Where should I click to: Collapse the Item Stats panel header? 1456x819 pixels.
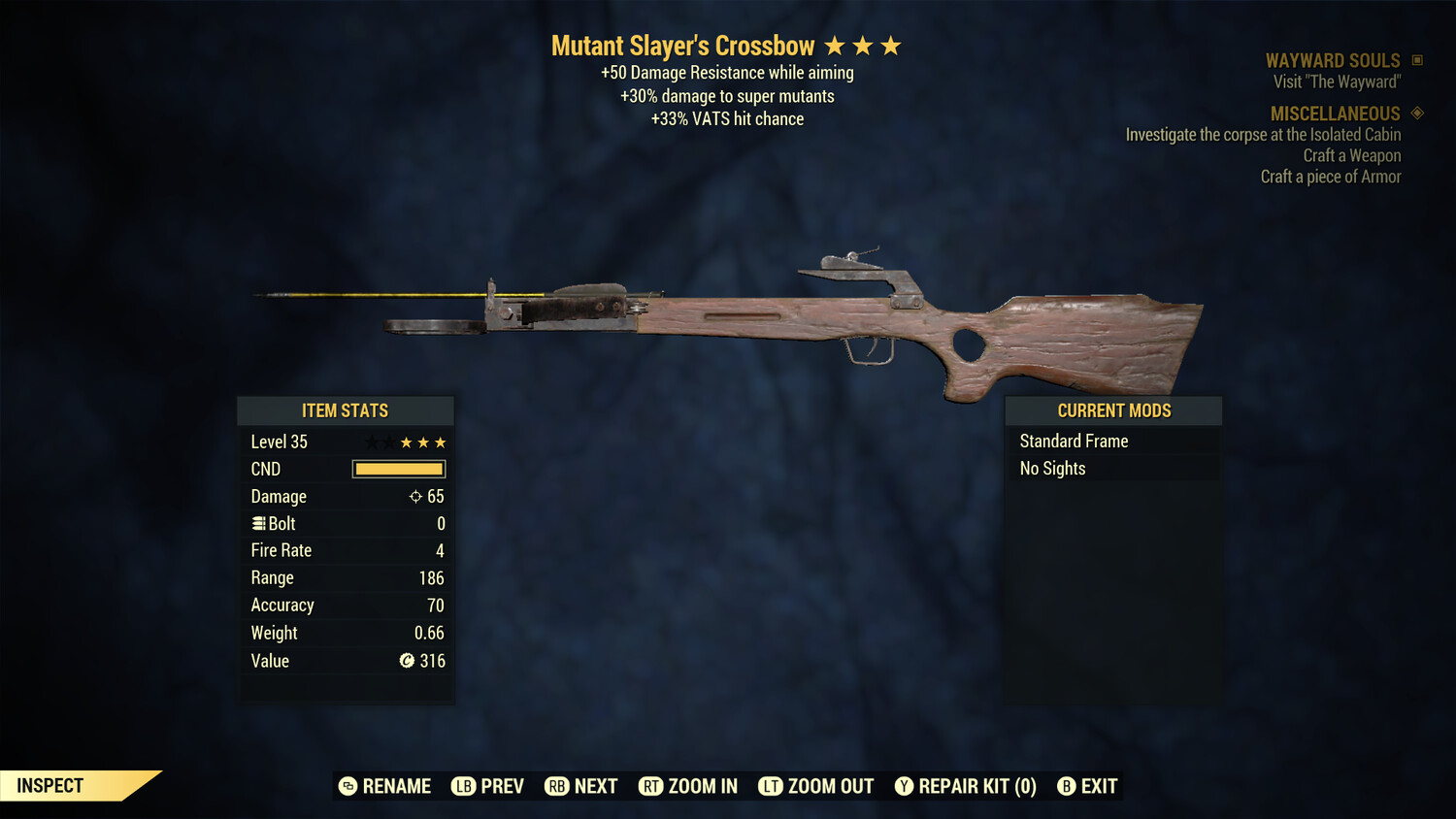(x=346, y=410)
